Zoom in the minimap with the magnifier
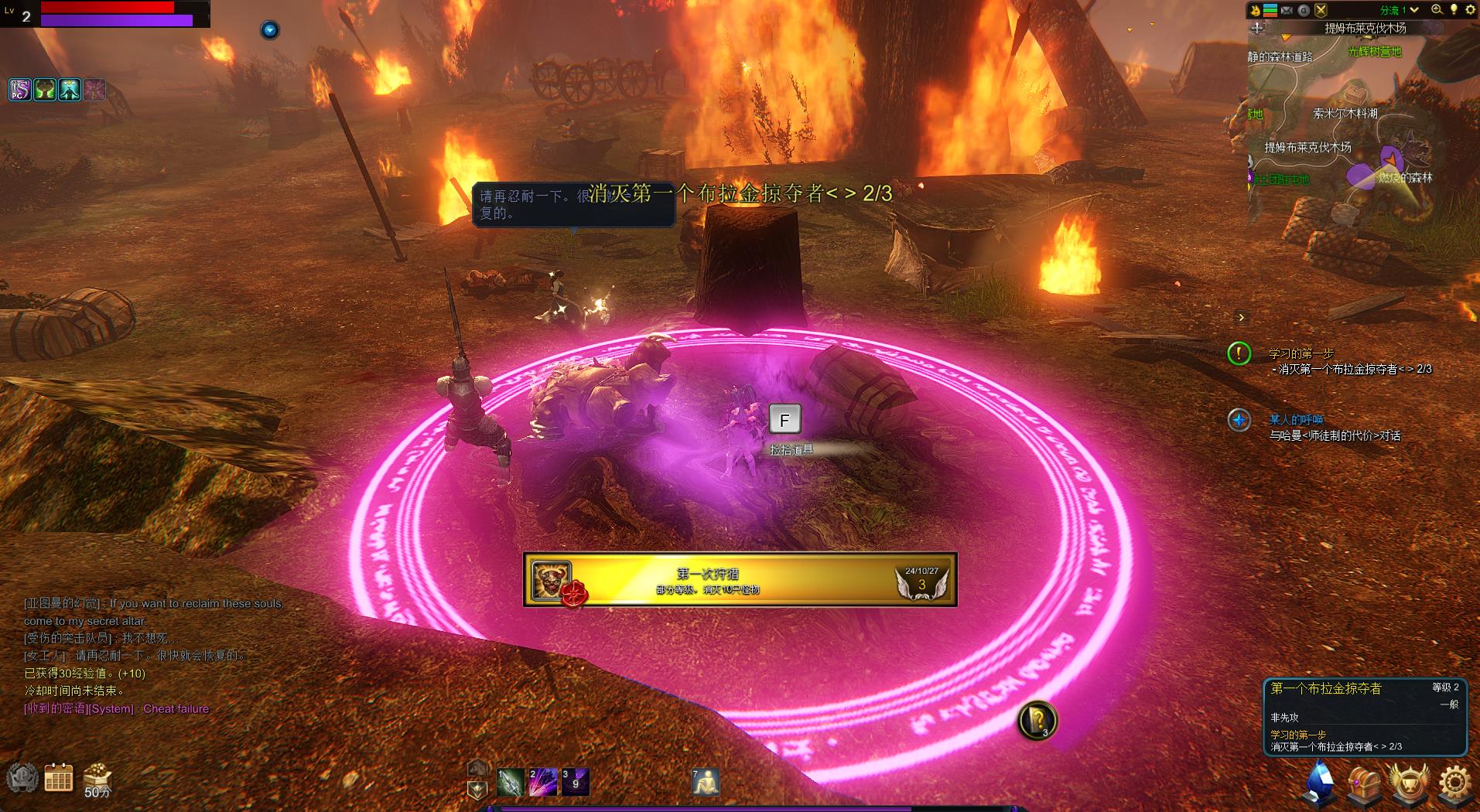The height and width of the screenshot is (812, 1480). click(1437, 10)
